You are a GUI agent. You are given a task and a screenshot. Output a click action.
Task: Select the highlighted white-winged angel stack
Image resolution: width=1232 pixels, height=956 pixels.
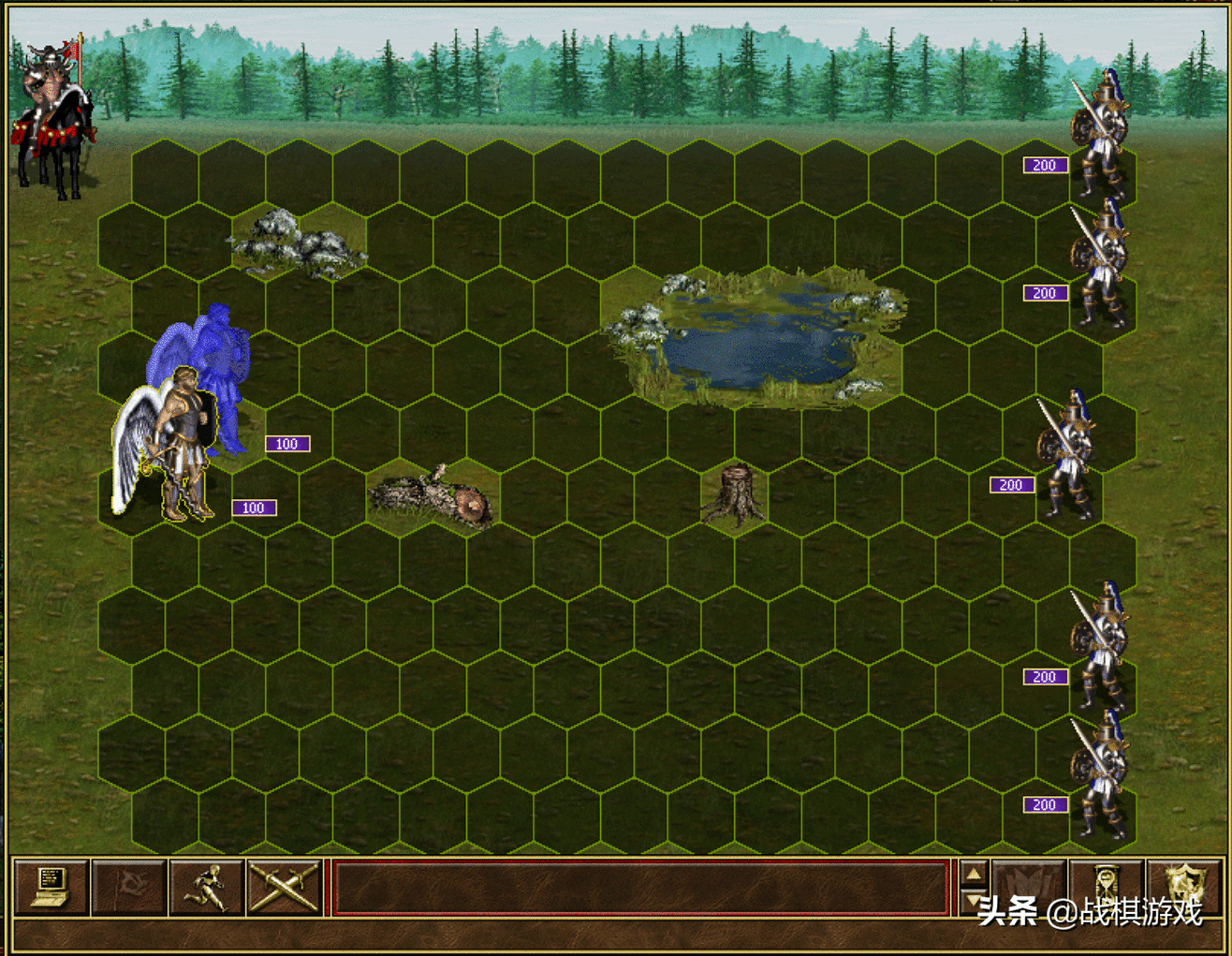(169, 449)
